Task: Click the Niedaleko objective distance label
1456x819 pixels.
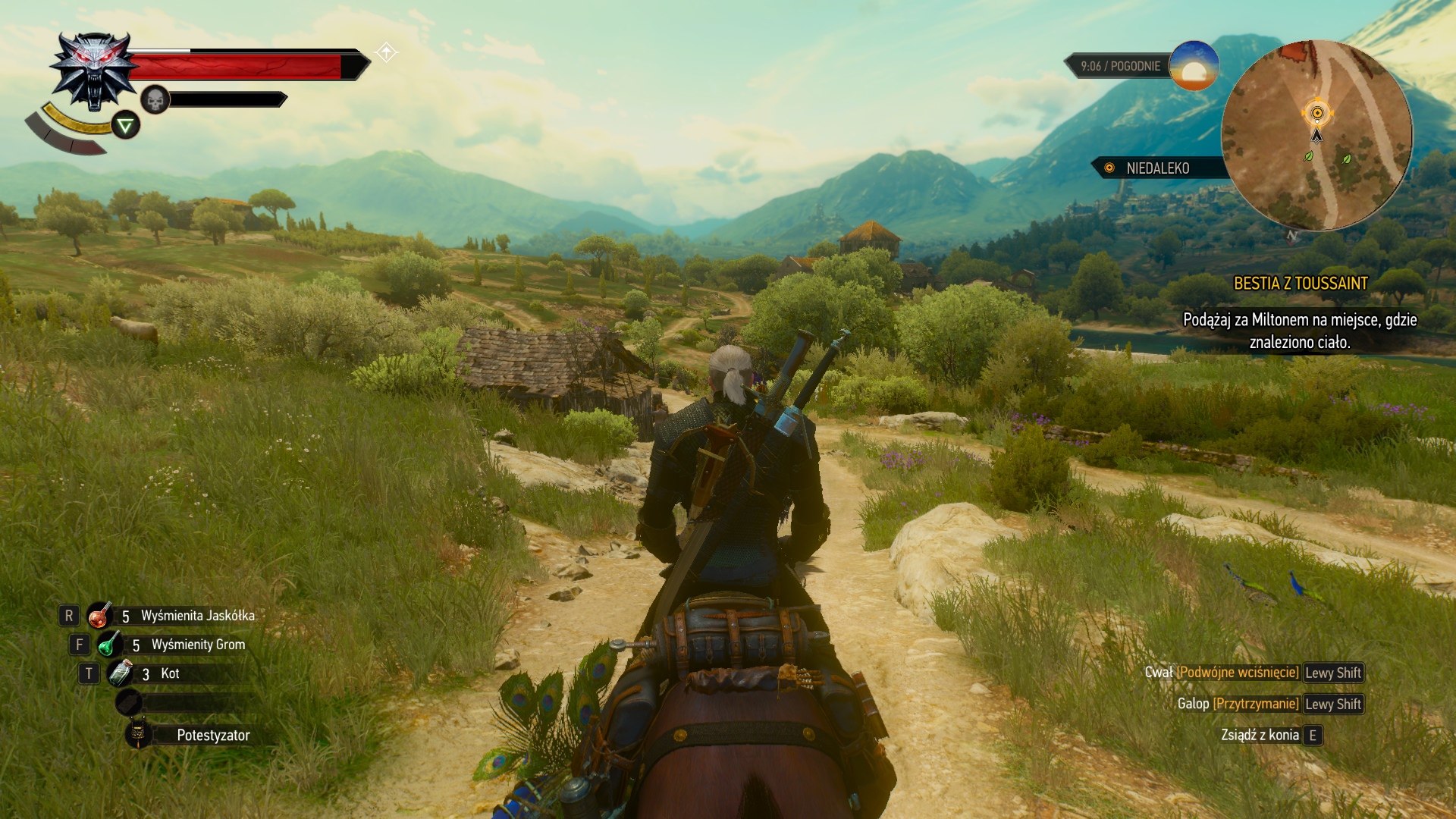Action: 1156,168
